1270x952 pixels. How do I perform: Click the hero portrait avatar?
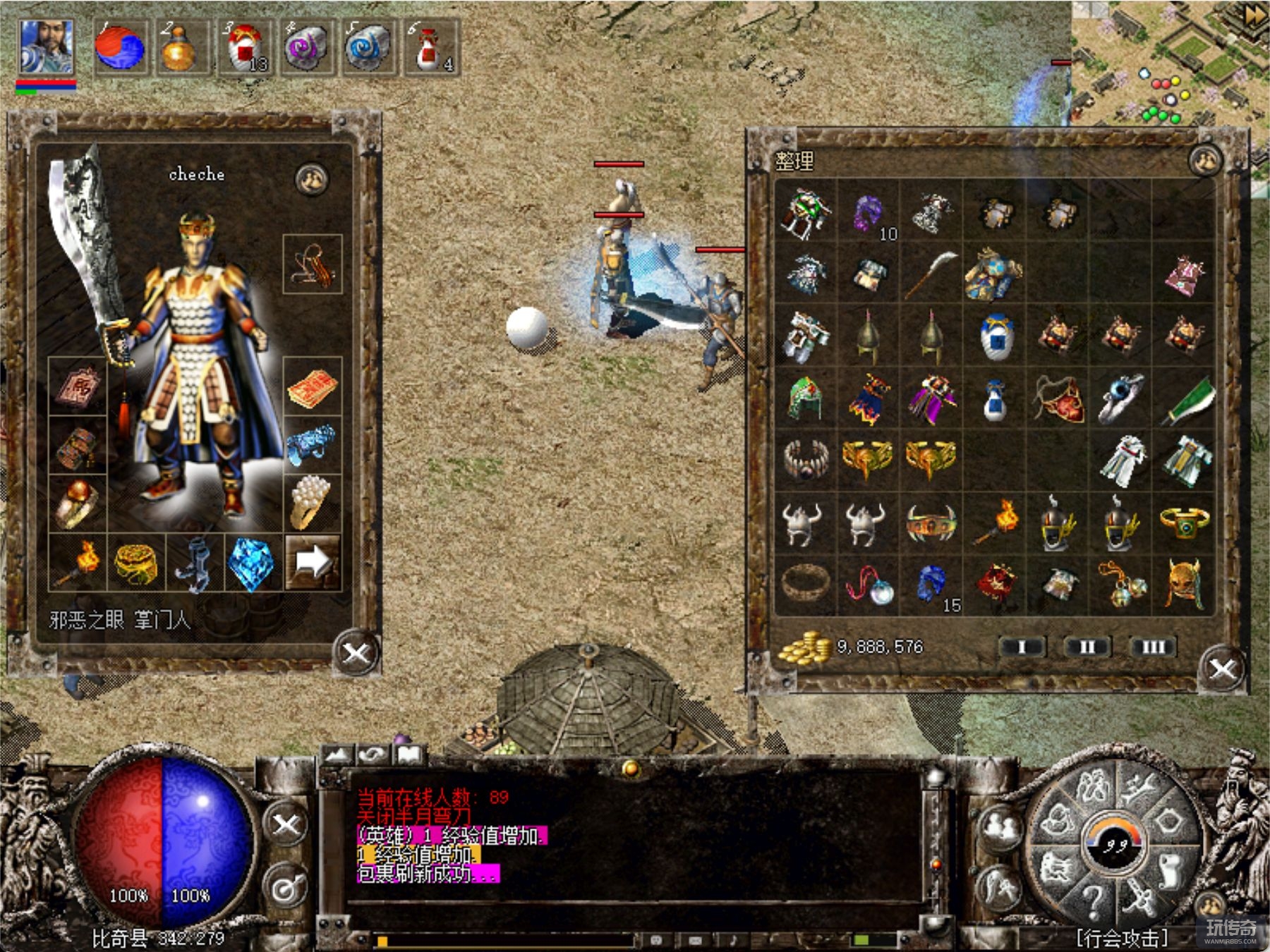pos(46,47)
